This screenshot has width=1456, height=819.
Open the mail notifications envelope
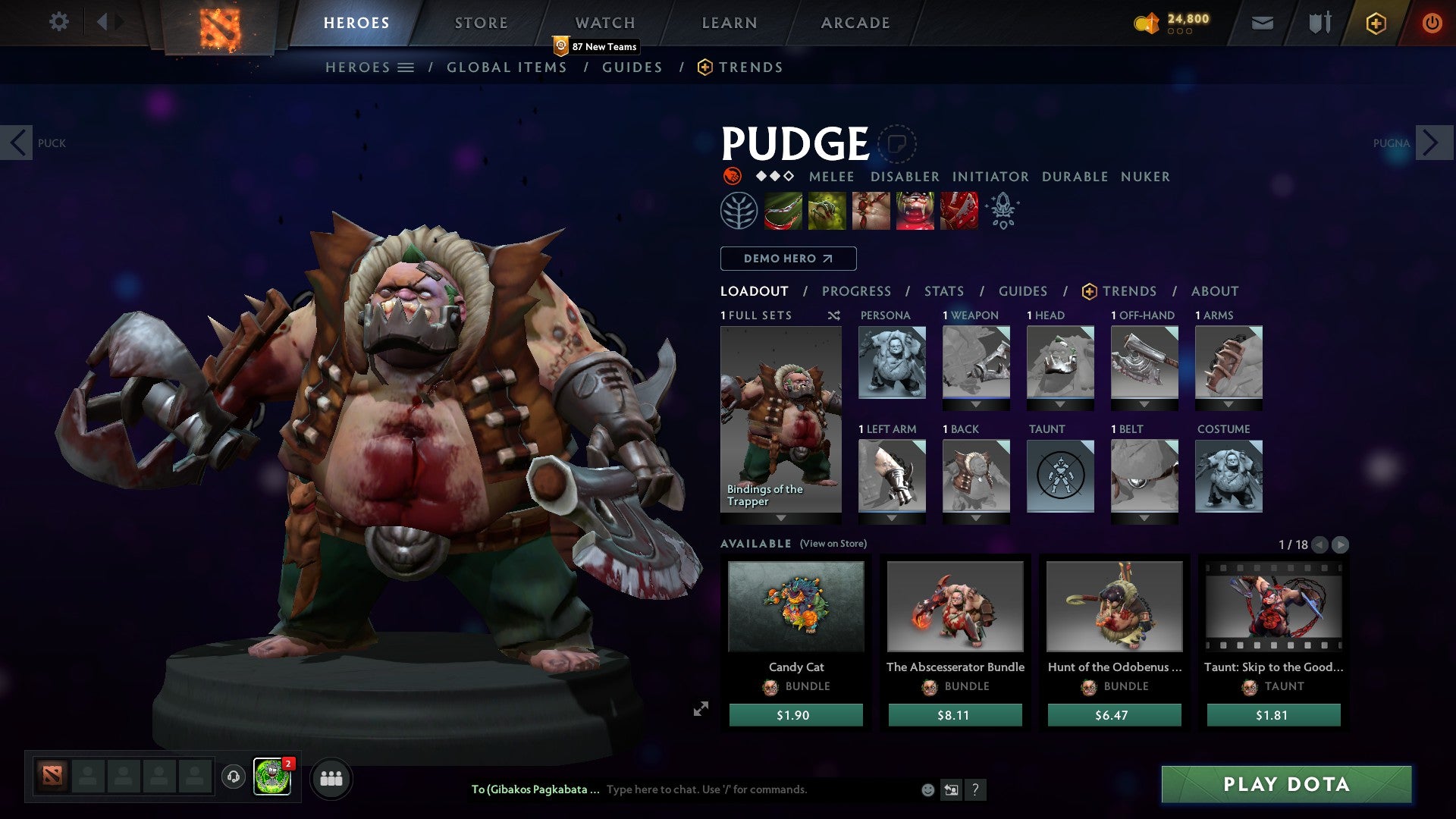(x=1262, y=23)
